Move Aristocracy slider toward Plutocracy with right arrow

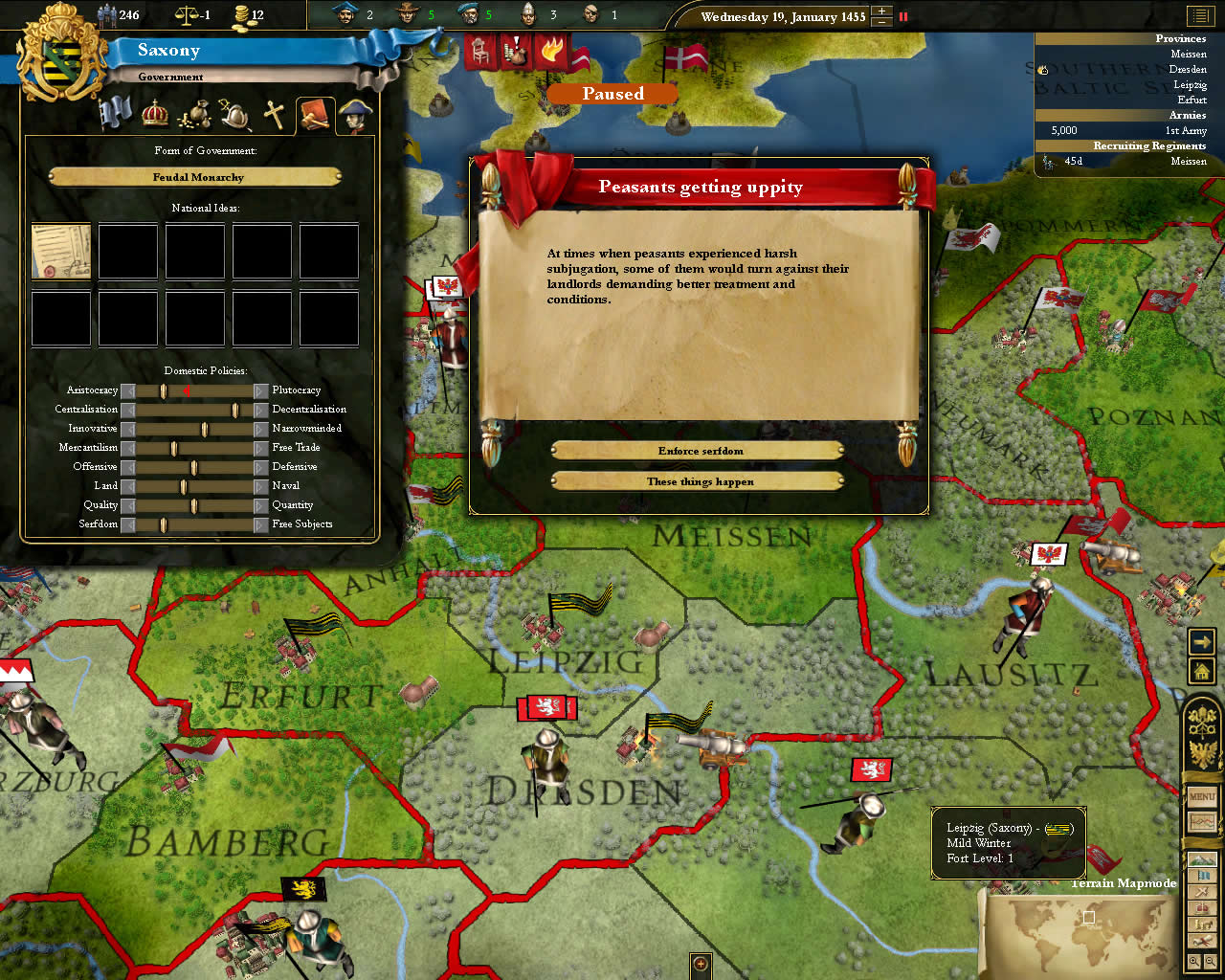tap(260, 390)
